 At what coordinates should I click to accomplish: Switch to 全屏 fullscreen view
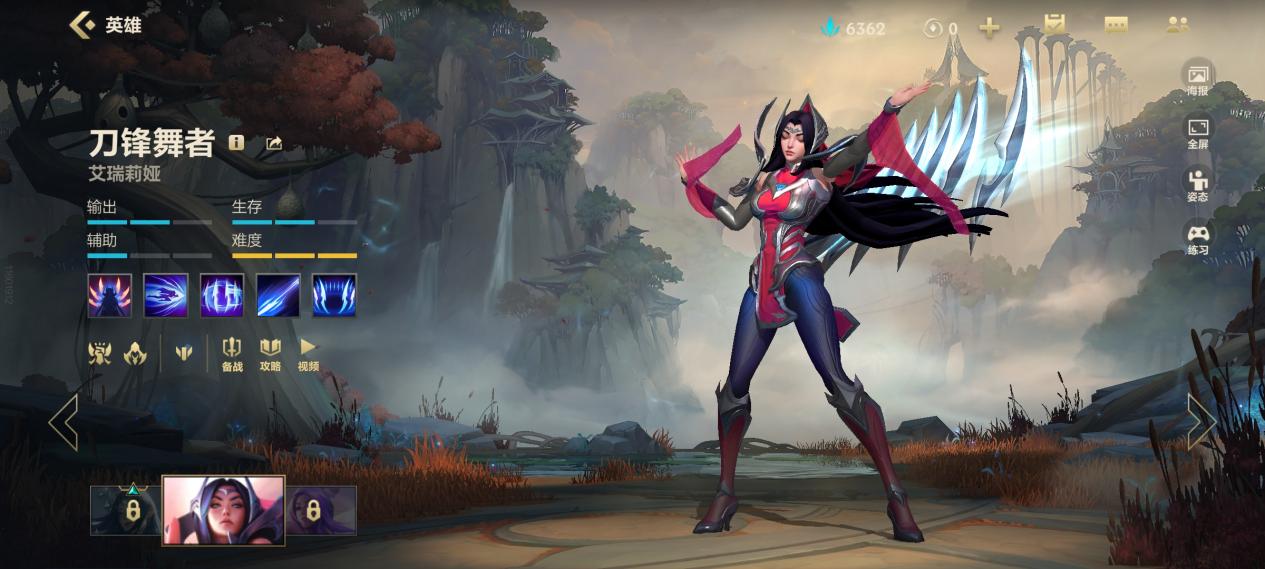tap(1198, 131)
